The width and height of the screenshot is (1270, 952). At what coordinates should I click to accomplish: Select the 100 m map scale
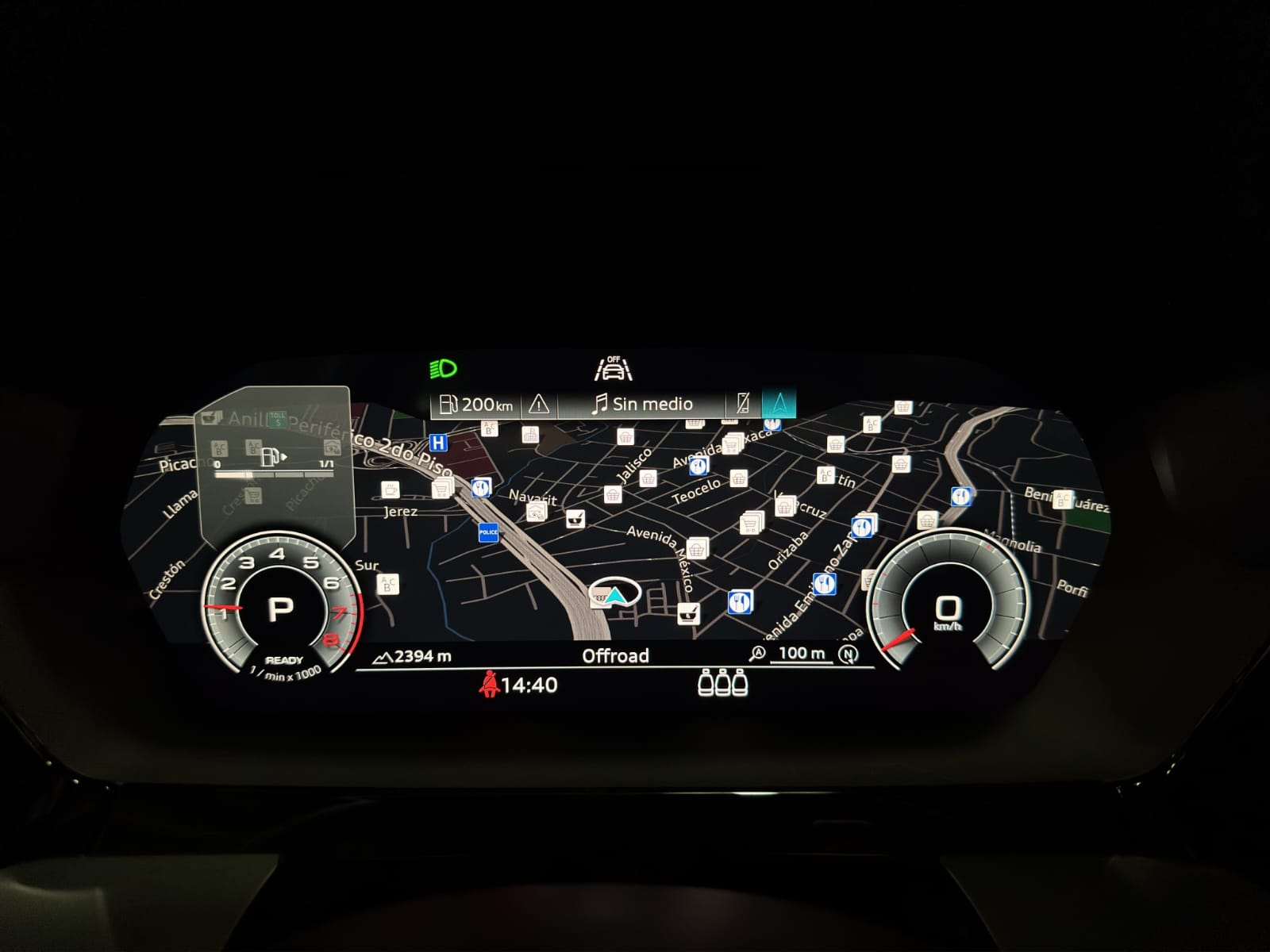coord(802,653)
